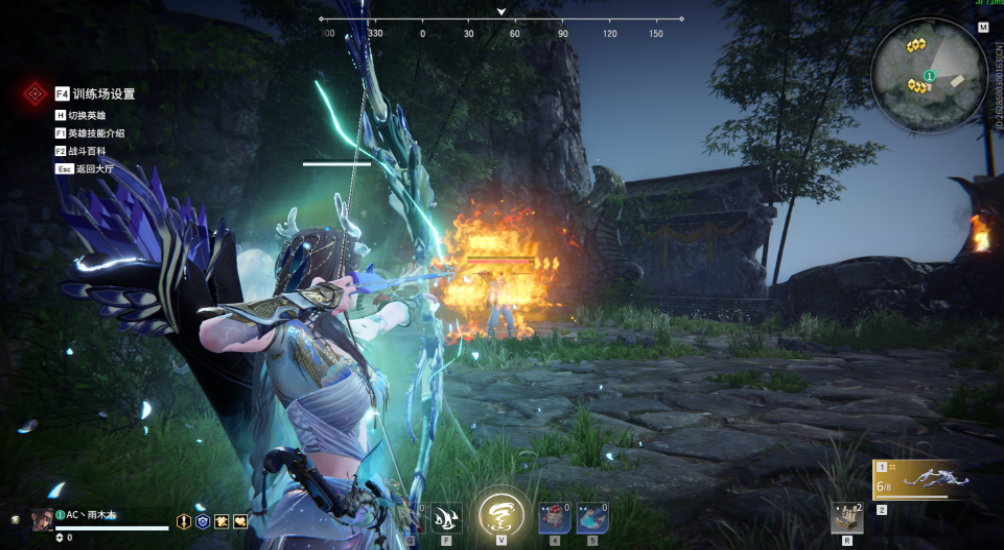This screenshot has height=550, width=1004.
Task: Activate the F skill ability icon
Action: pyautogui.click(x=447, y=516)
